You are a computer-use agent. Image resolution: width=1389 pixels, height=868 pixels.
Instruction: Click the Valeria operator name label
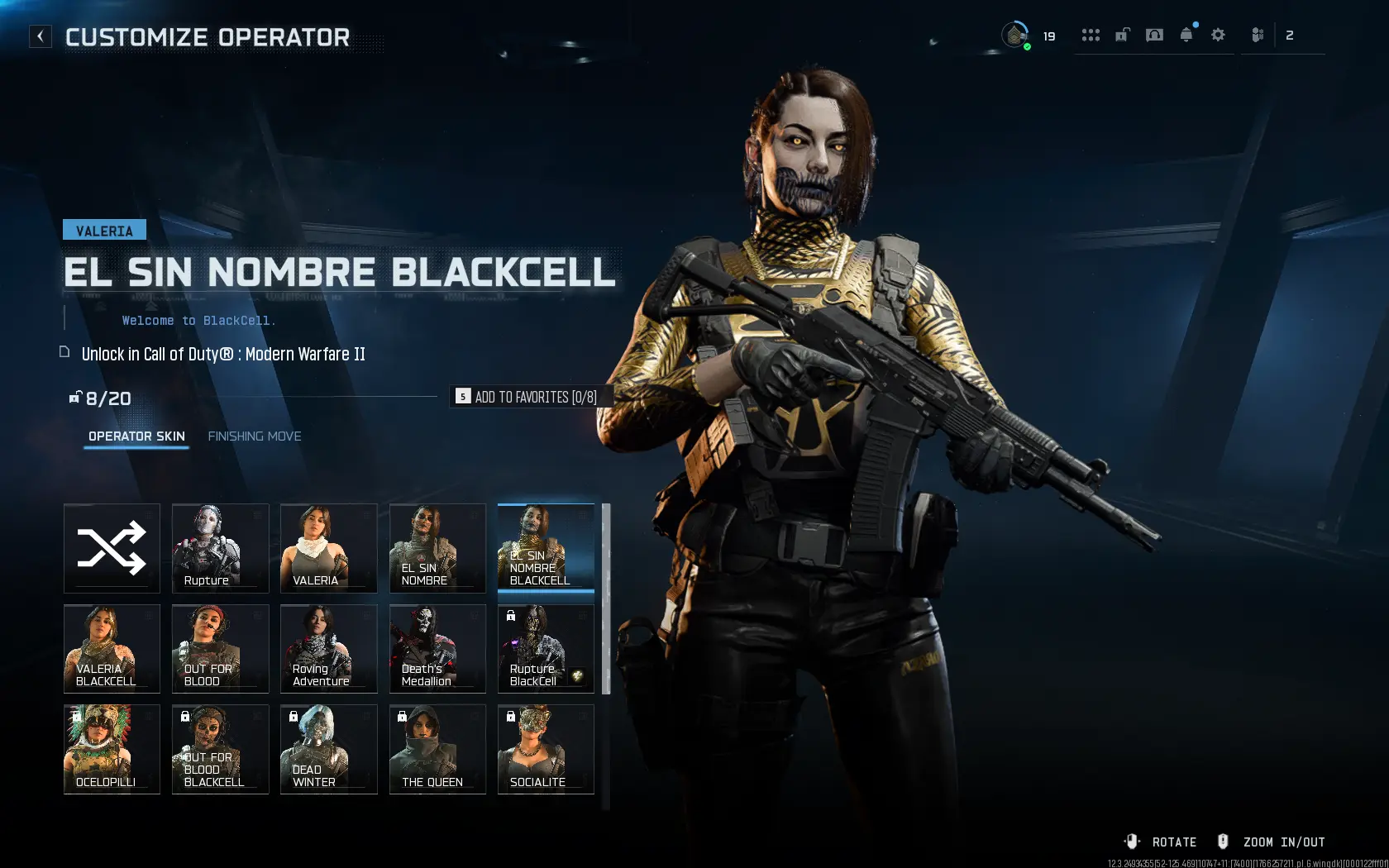click(x=104, y=230)
